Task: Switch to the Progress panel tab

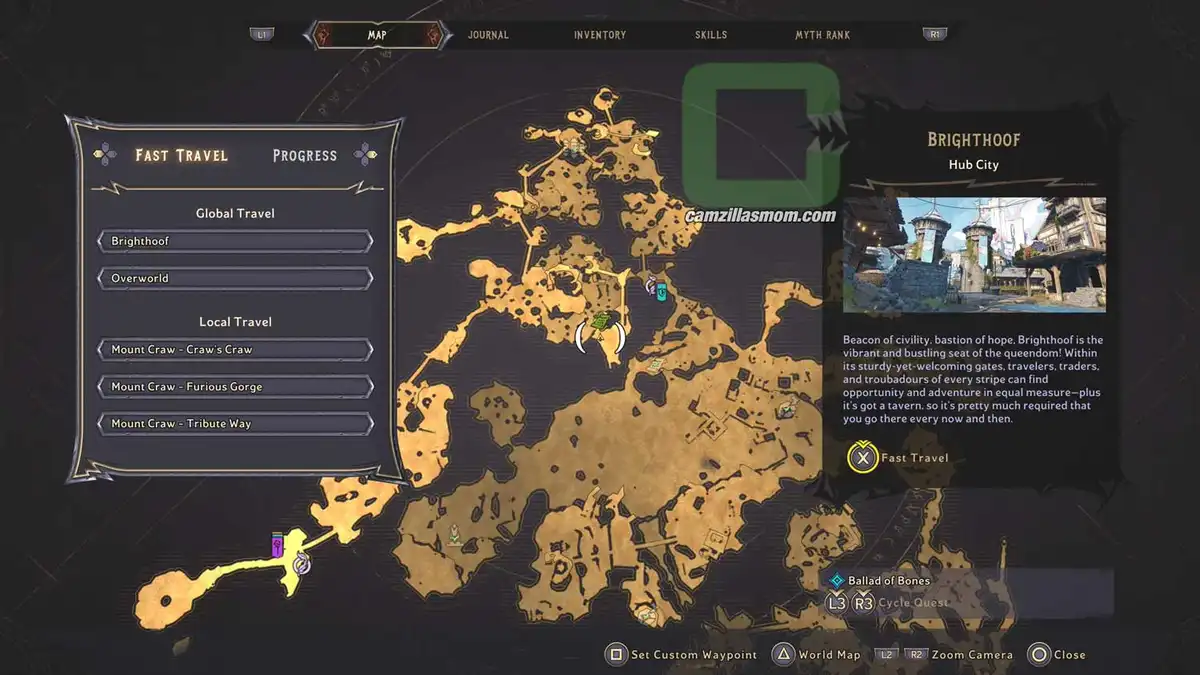Action: pos(304,155)
